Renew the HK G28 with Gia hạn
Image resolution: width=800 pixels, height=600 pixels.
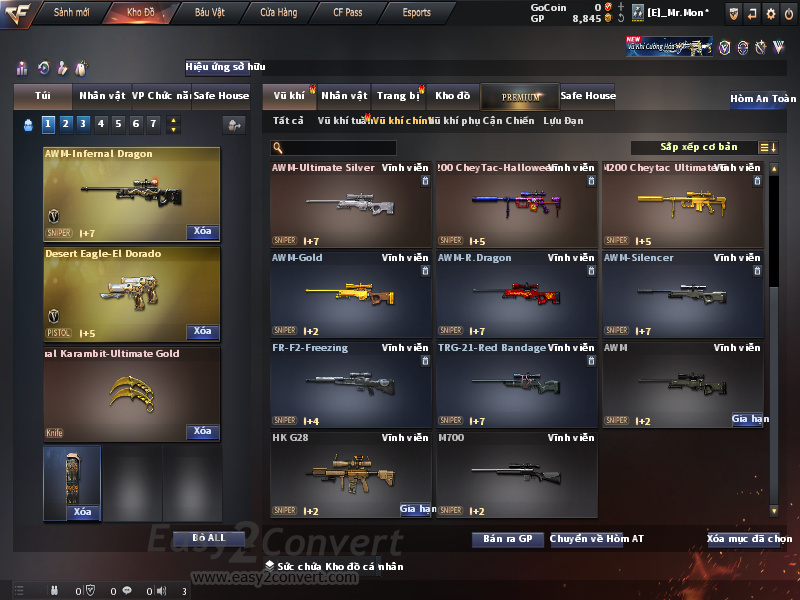[x=416, y=509]
